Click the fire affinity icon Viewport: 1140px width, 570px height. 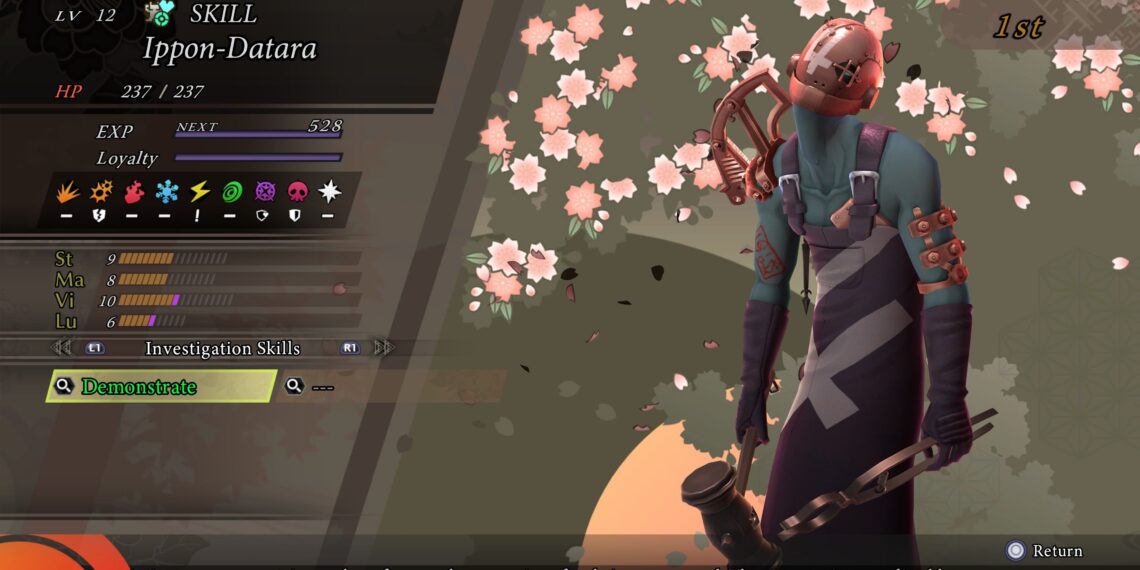(x=134, y=192)
